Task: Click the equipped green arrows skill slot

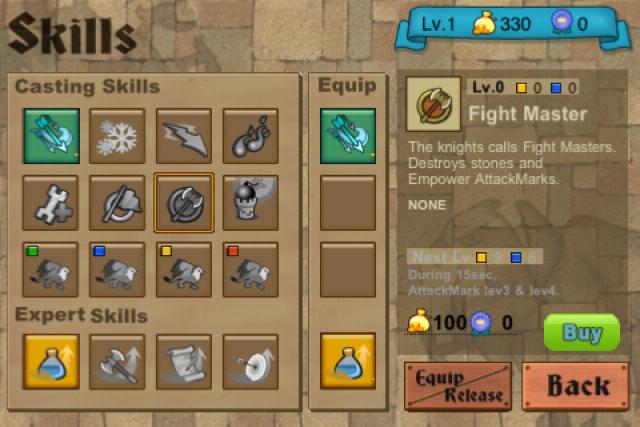Action: point(348,136)
